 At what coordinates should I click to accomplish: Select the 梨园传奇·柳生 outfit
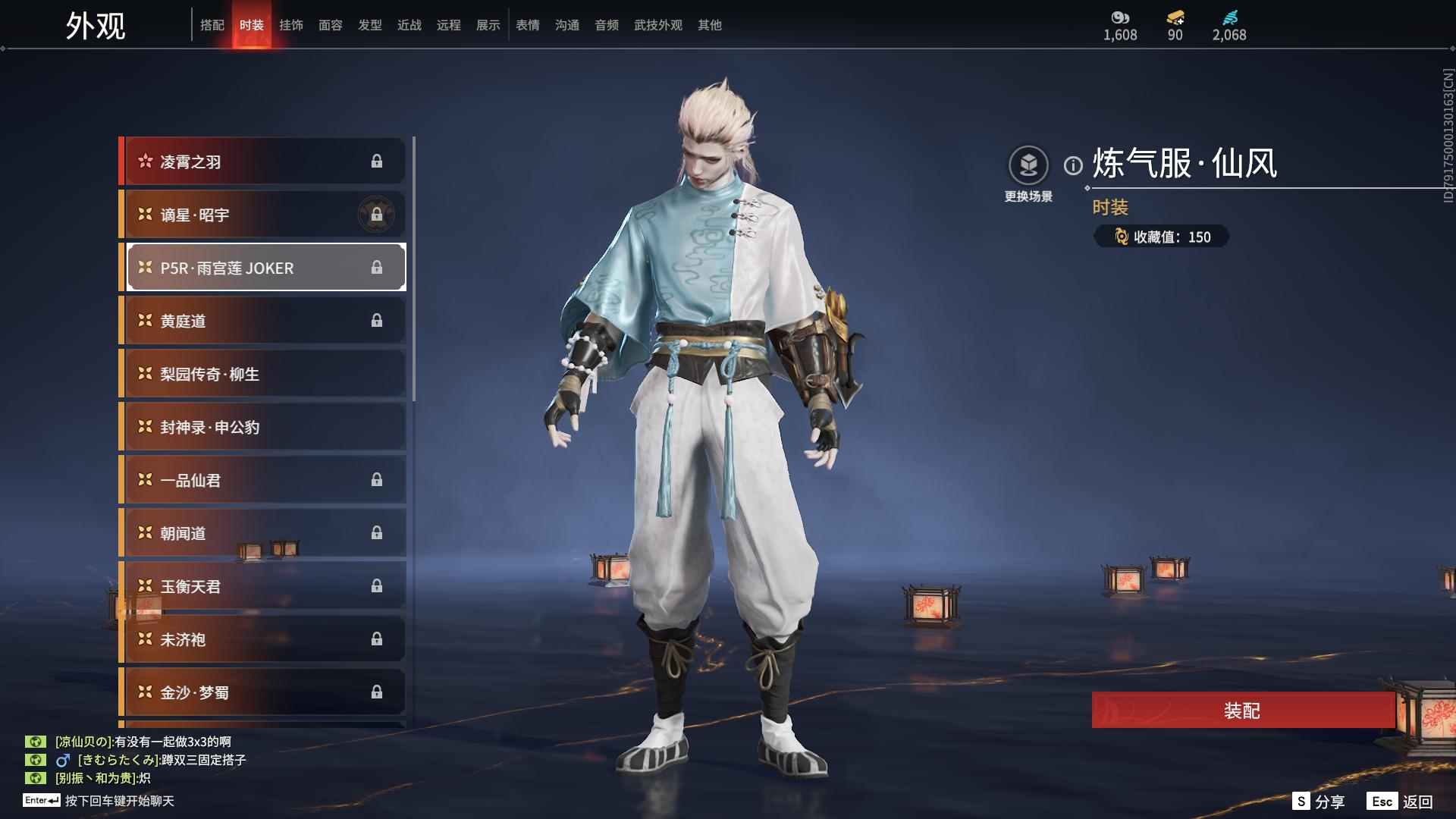262,374
